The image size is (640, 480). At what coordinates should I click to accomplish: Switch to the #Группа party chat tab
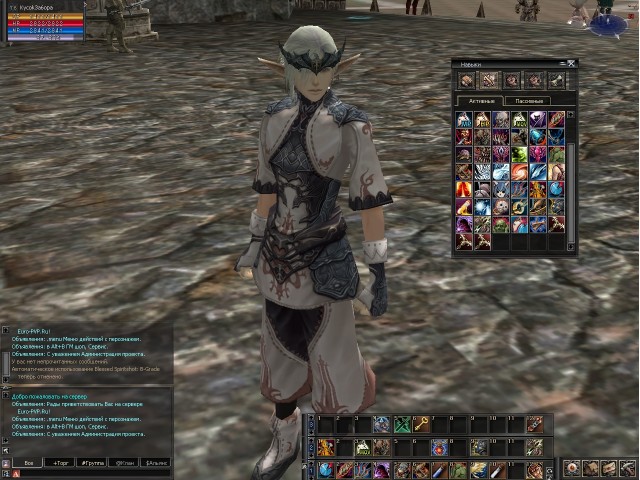92,463
